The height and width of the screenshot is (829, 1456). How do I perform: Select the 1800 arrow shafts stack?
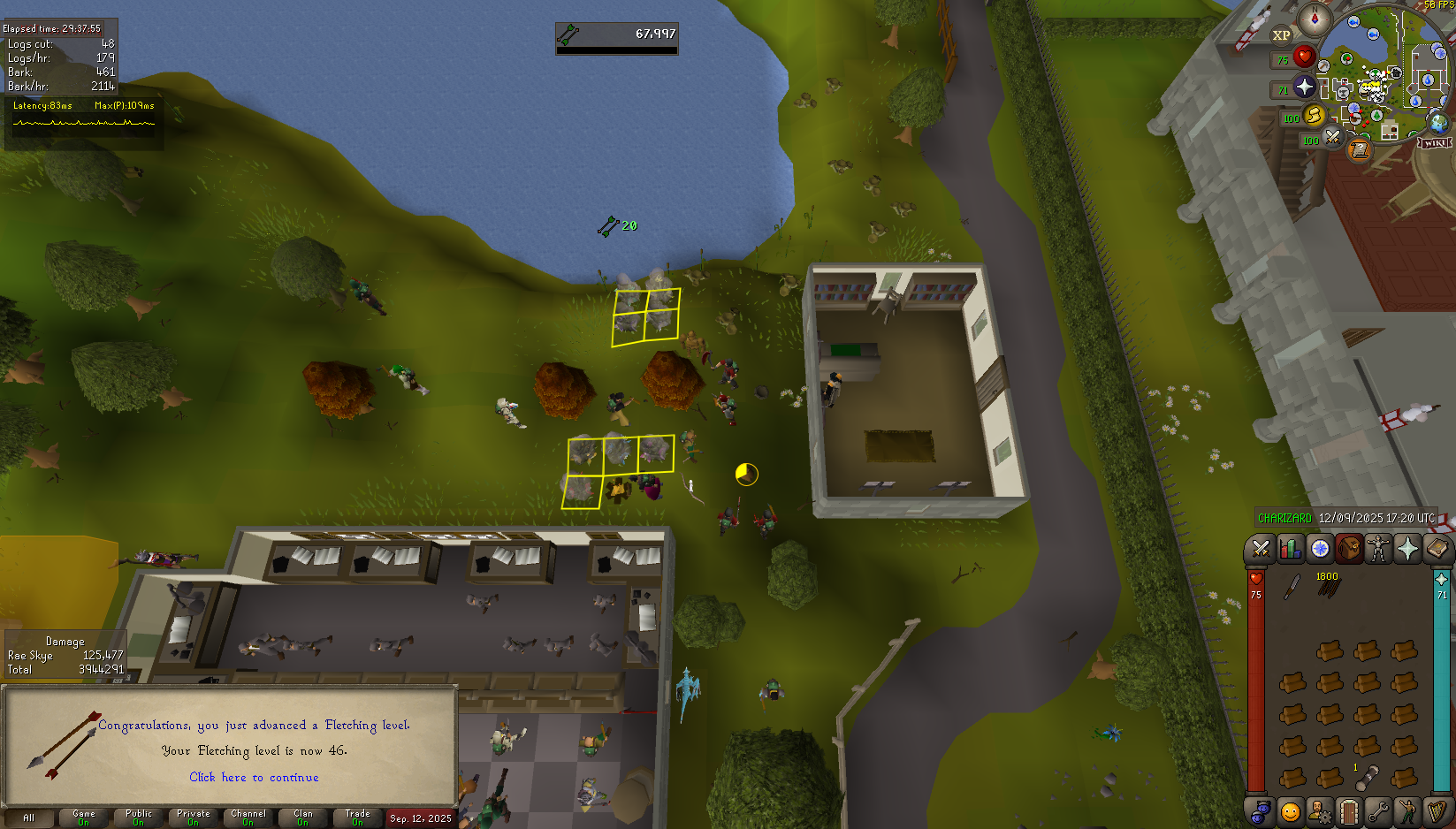coord(1329,587)
